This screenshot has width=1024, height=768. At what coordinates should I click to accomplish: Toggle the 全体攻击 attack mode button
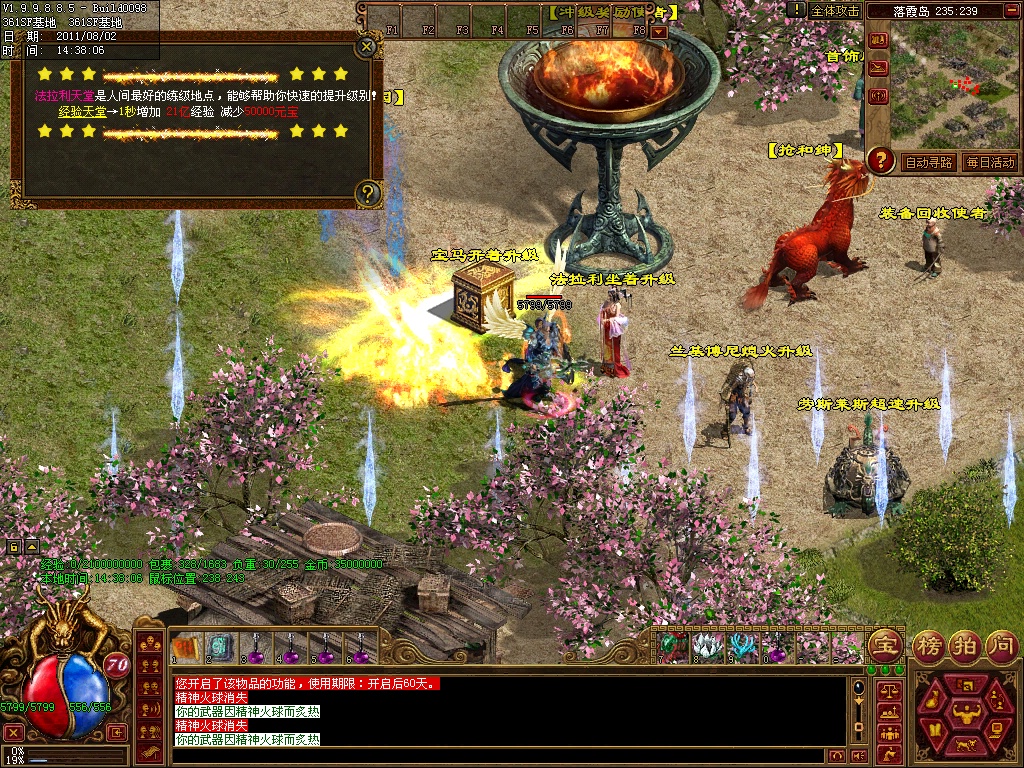coord(834,10)
